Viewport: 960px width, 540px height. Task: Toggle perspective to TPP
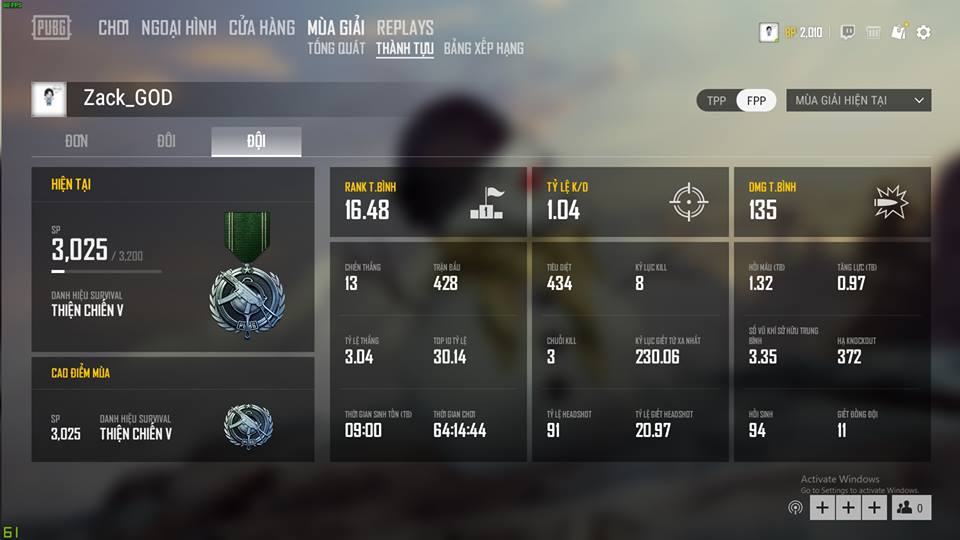click(717, 100)
